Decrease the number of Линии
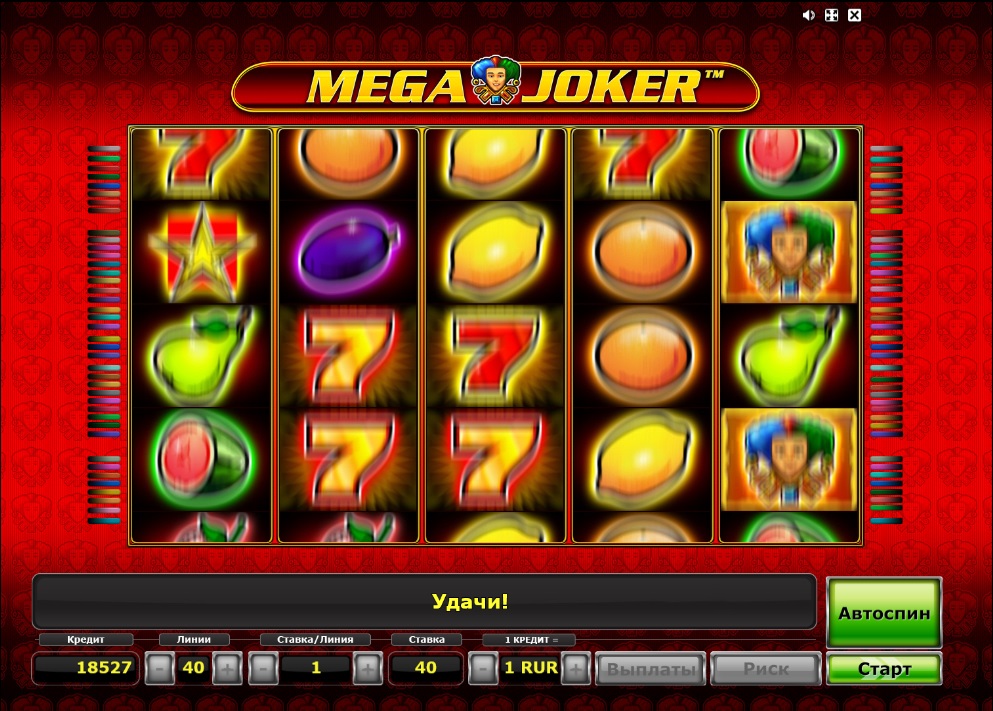The height and width of the screenshot is (711, 993). pyautogui.click(x=159, y=668)
